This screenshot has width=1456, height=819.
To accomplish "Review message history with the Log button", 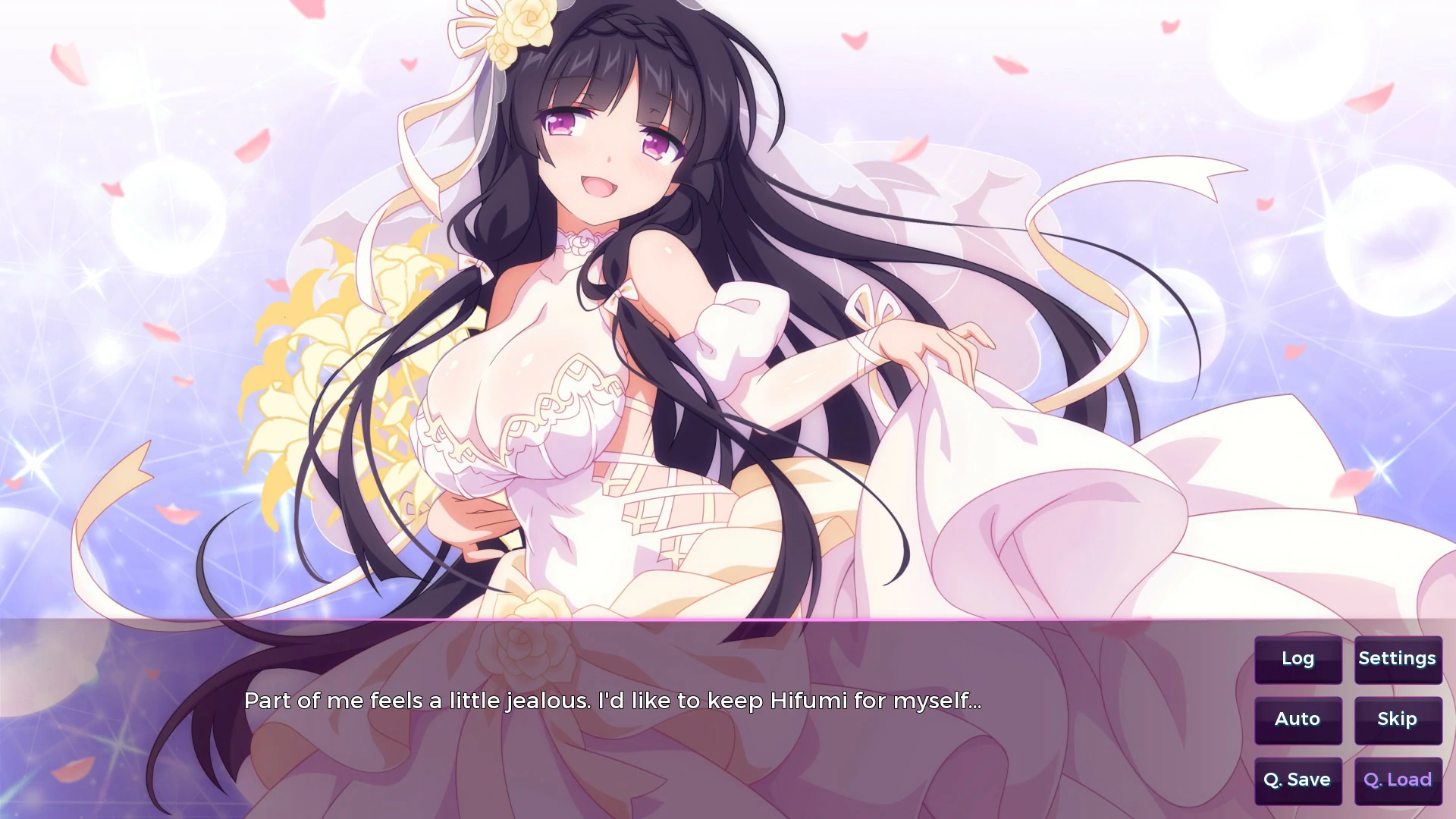I will pos(1298,659).
